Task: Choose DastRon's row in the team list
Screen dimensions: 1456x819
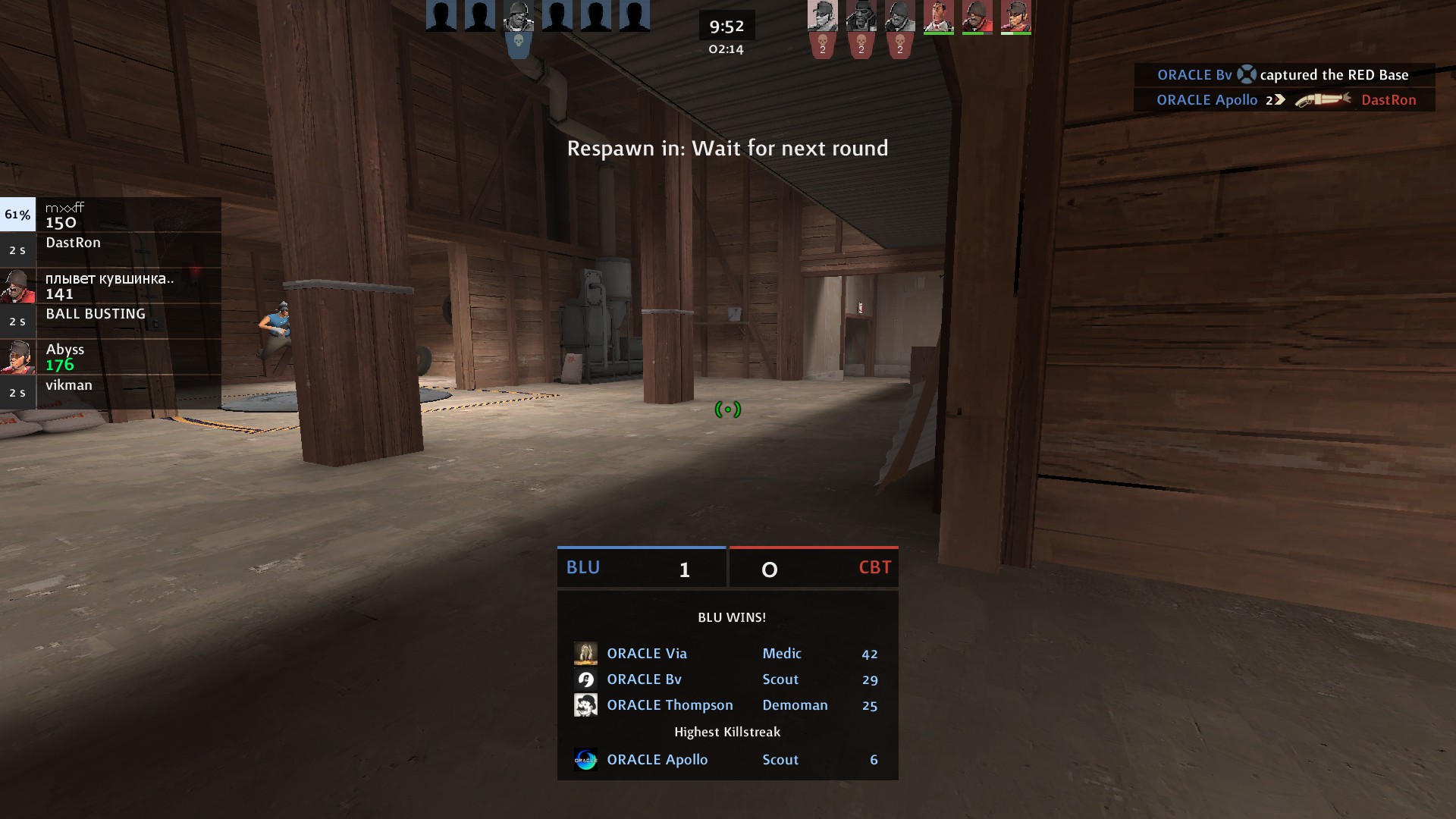Action: (111, 249)
